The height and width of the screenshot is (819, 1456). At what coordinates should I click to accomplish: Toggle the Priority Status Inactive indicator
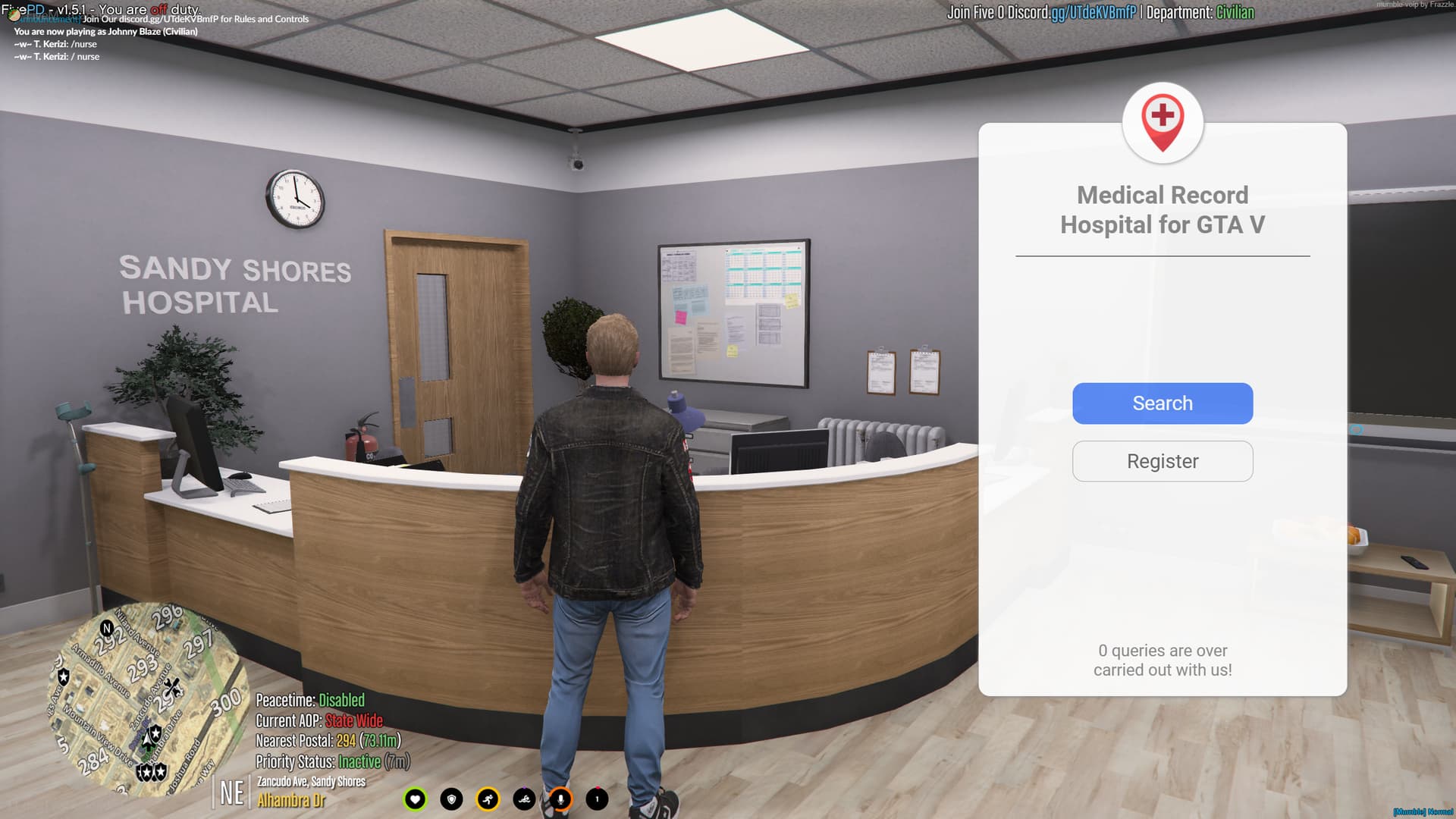[331, 761]
